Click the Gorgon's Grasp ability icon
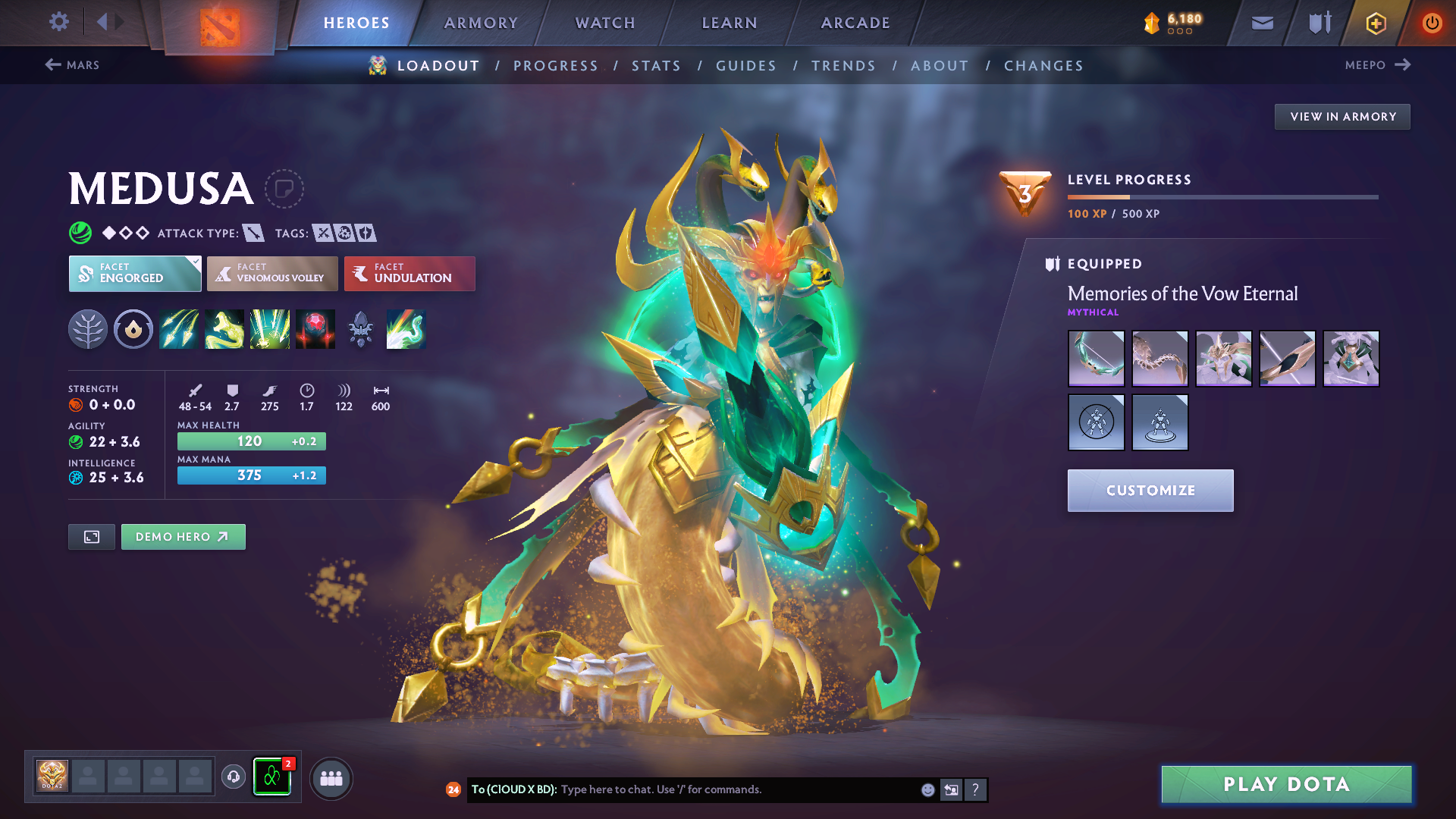 point(270,329)
